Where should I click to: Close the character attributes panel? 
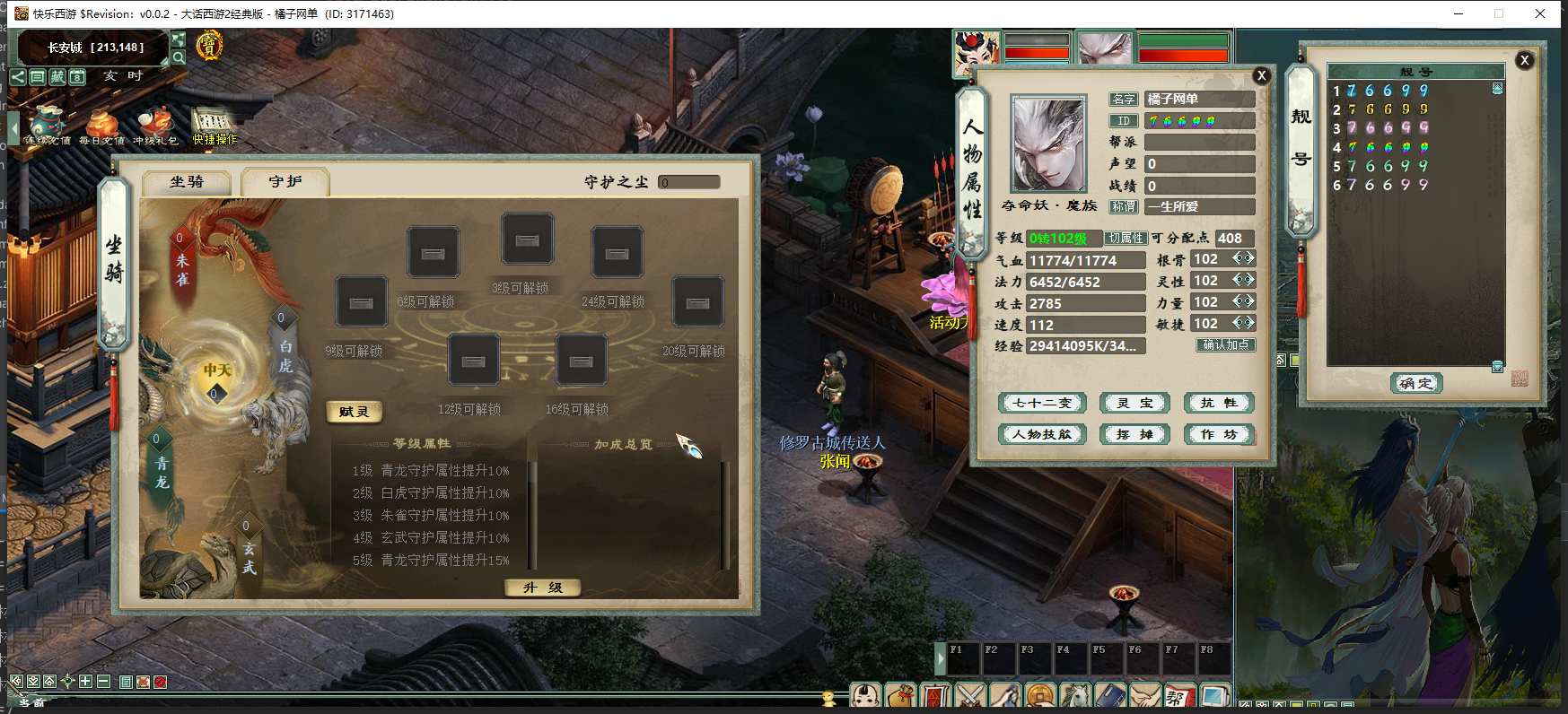pos(1261,76)
